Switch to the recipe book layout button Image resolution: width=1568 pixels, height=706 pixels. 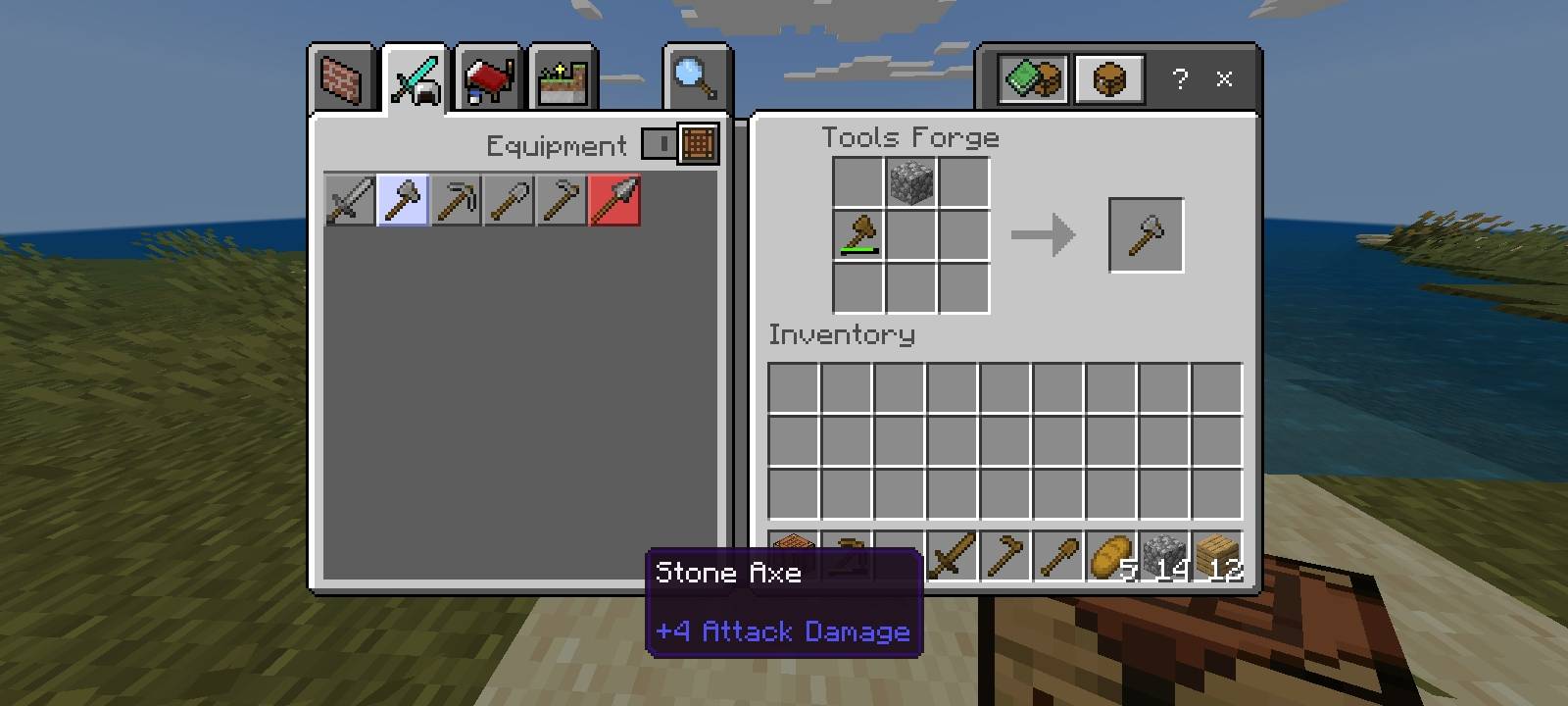click(x=1032, y=78)
